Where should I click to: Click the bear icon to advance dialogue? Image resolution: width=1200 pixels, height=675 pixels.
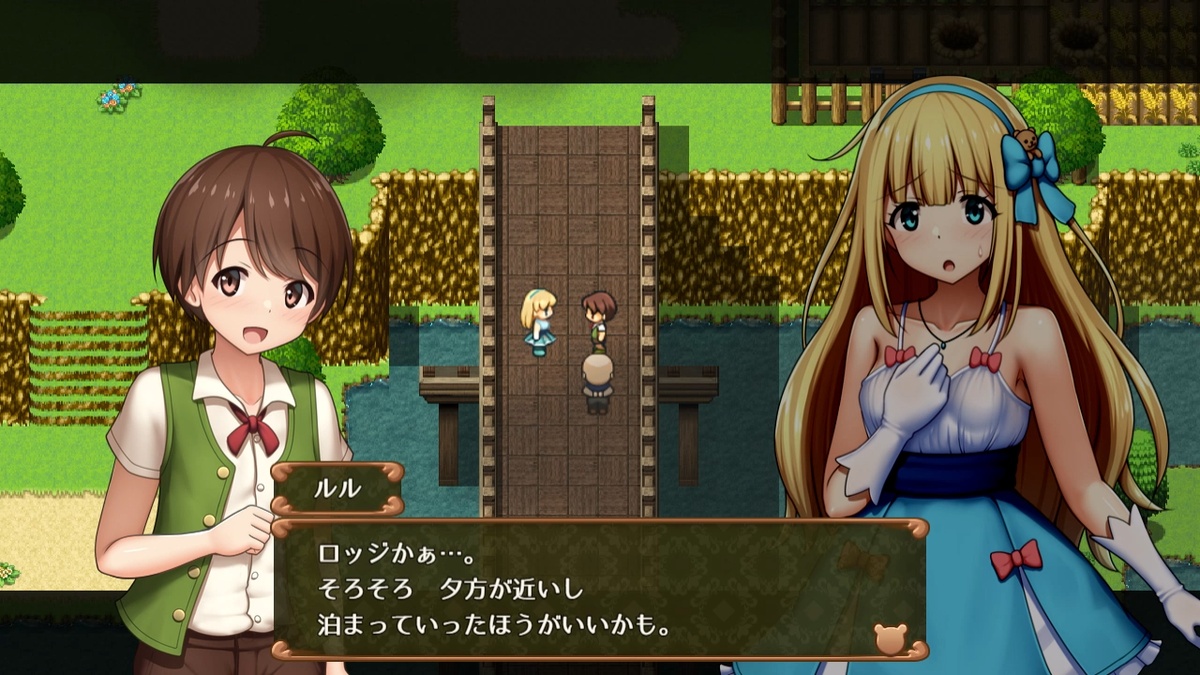[889, 638]
